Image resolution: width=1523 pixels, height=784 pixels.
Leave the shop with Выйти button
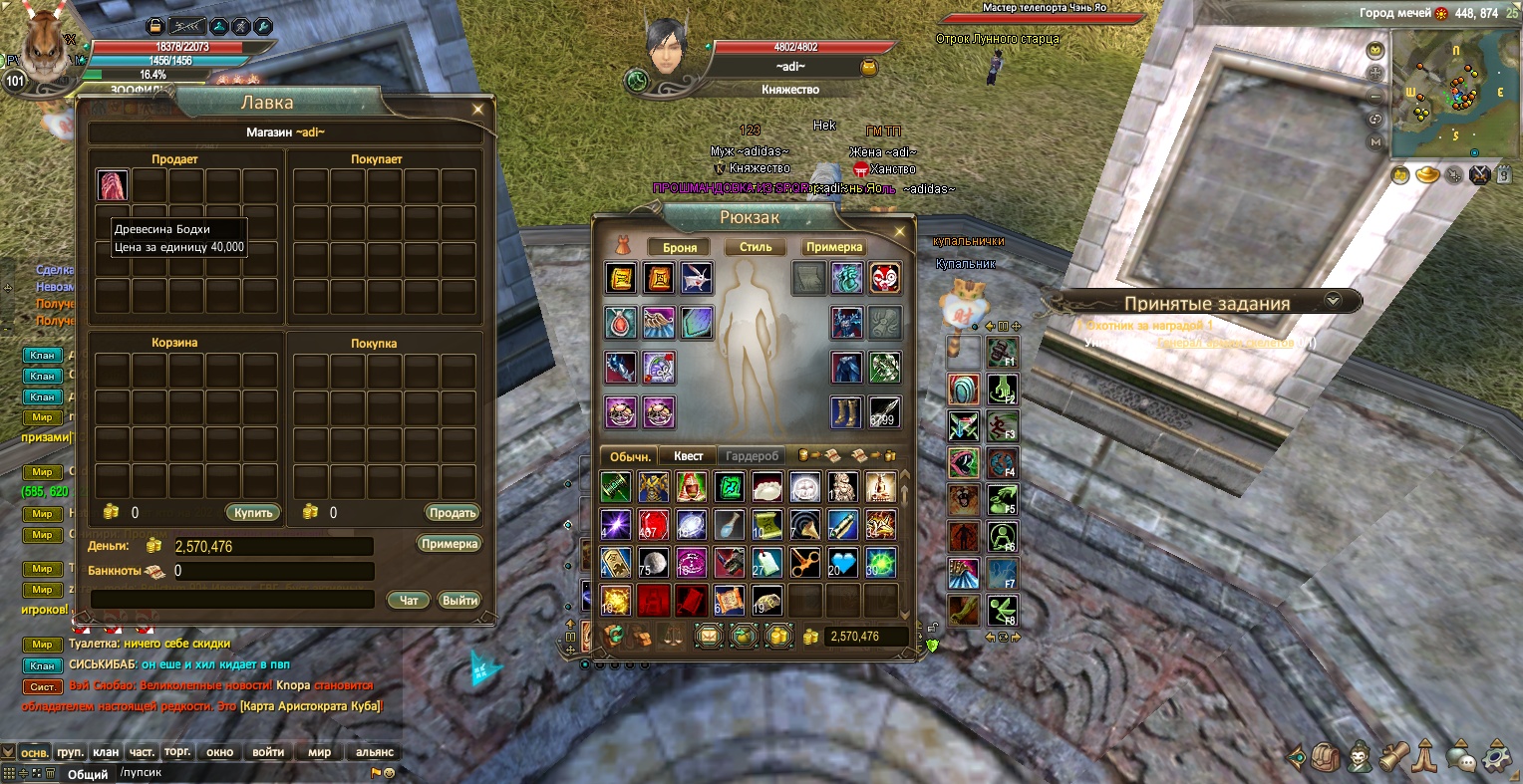point(459,600)
